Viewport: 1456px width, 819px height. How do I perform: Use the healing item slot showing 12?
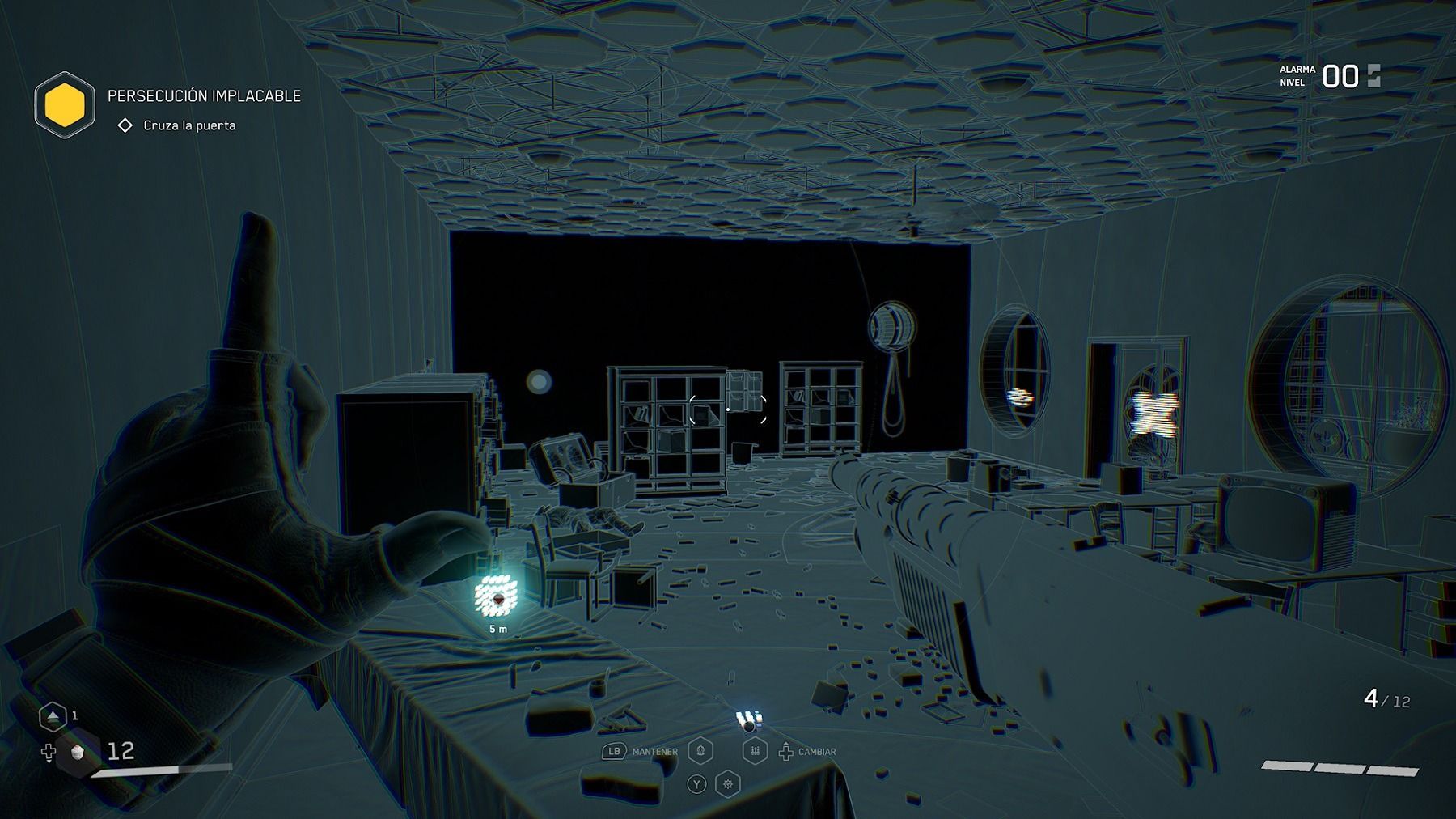[x=78, y=752]
